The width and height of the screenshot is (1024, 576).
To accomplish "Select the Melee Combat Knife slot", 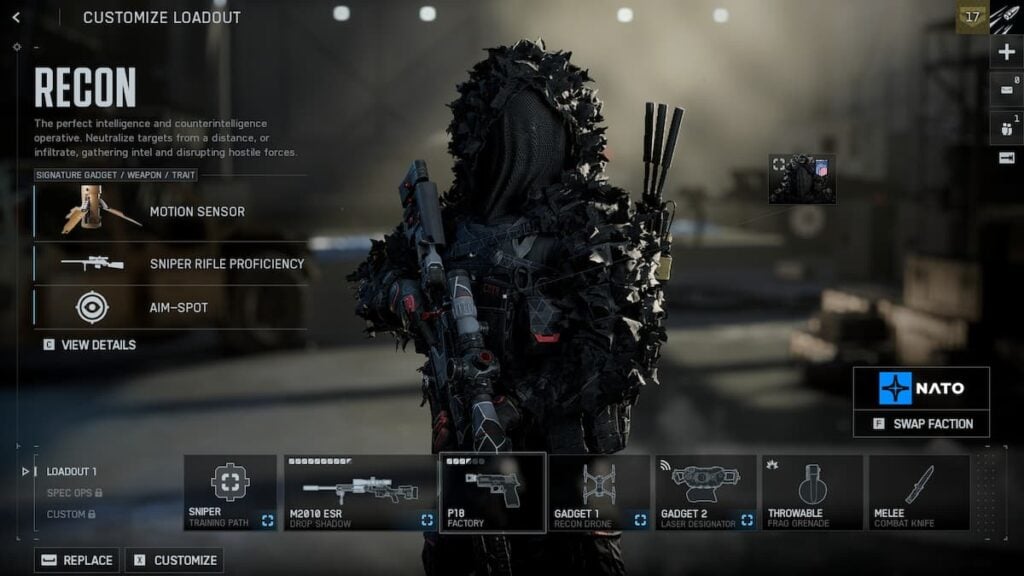I will click(x=919, y=492).
